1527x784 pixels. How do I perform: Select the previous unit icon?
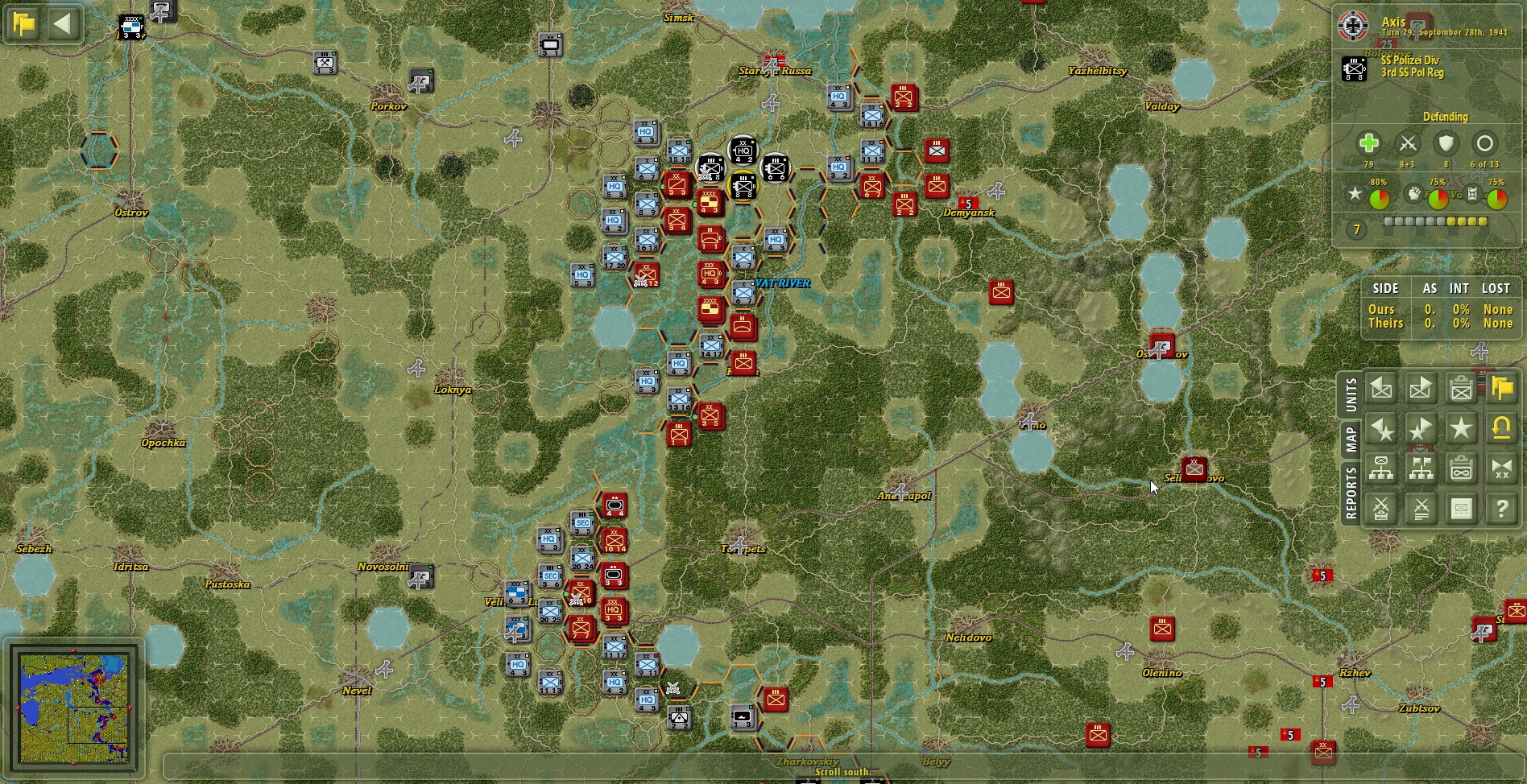coord(1381,389)
